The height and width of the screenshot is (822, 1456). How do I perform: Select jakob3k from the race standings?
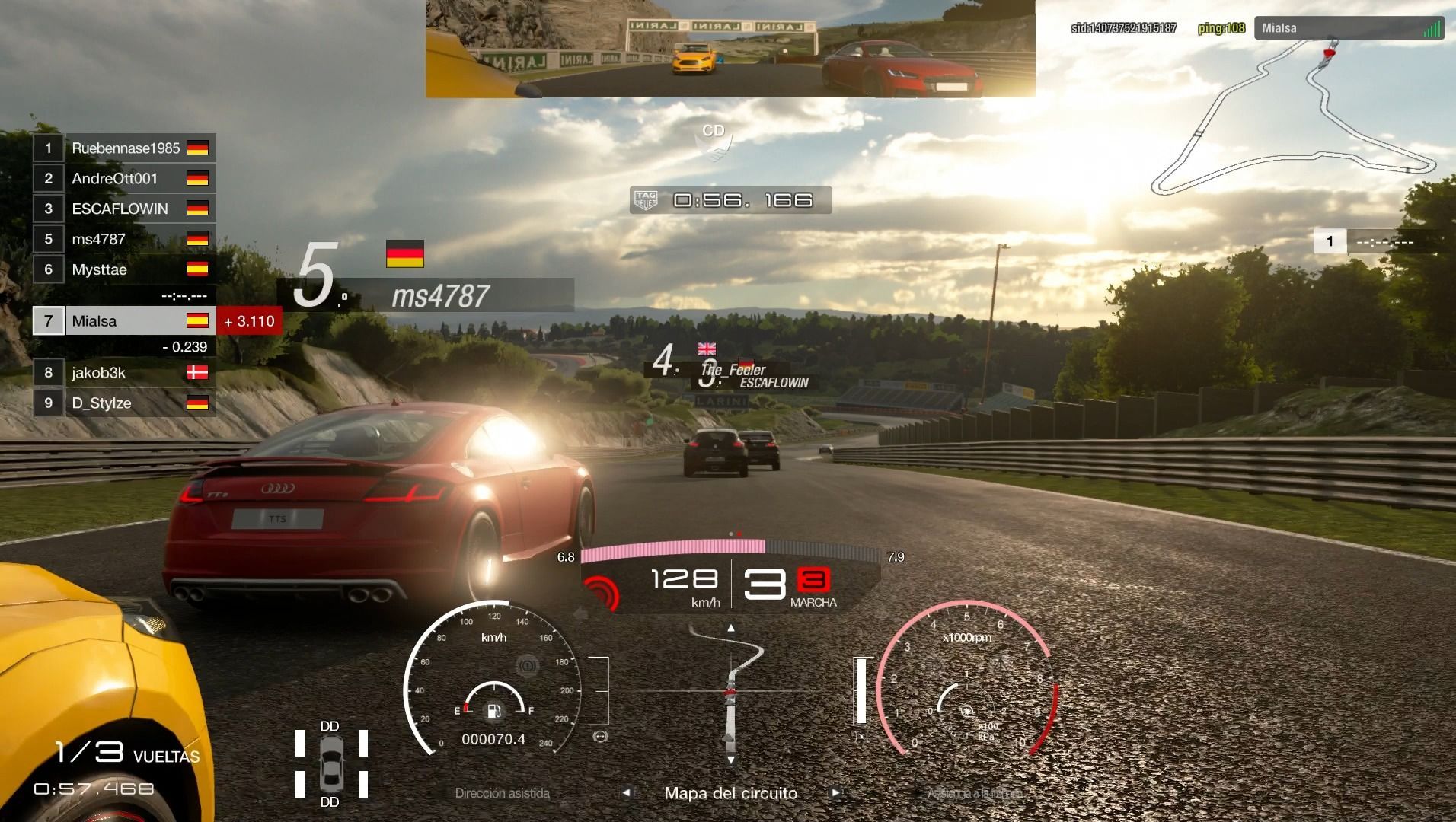point(125,373)
